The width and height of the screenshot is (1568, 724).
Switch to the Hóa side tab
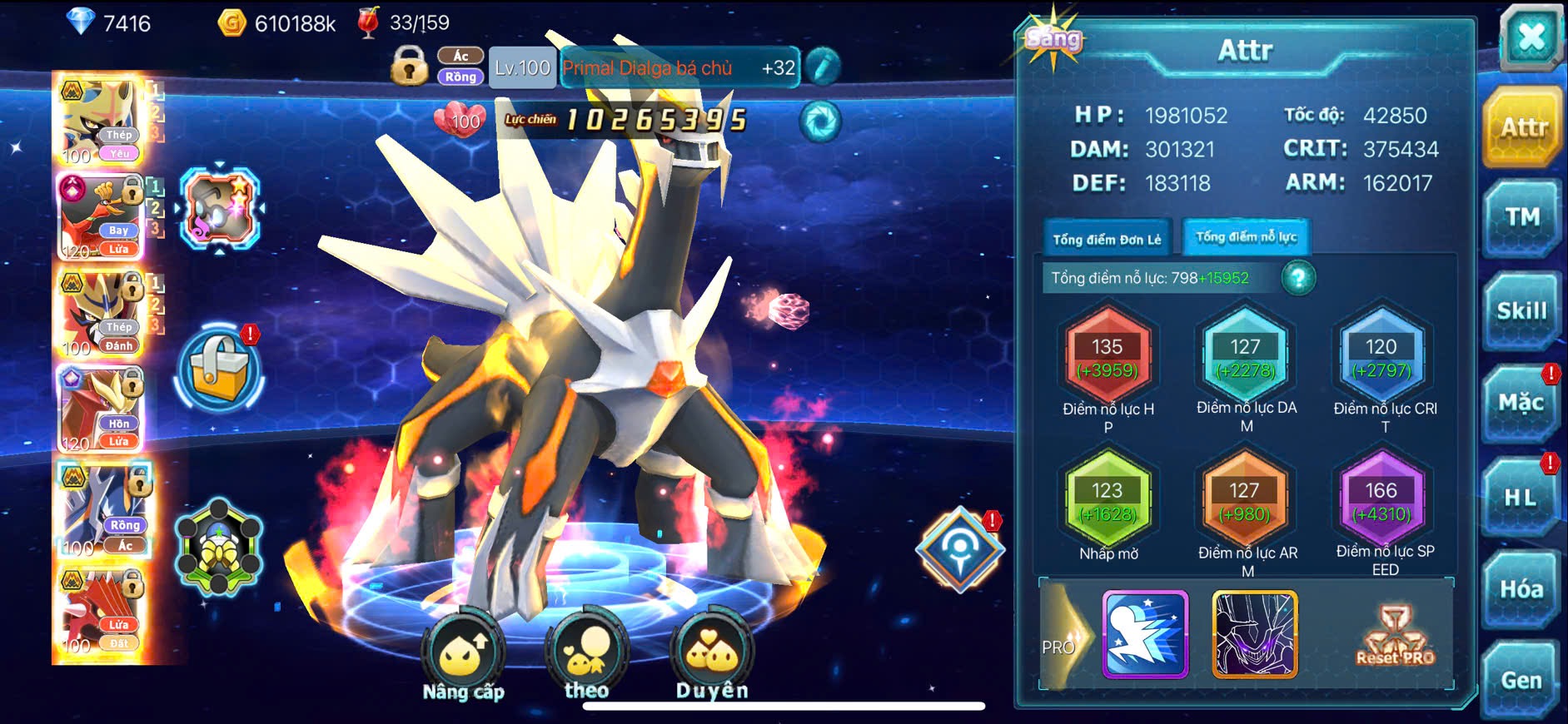point(1521,589)
